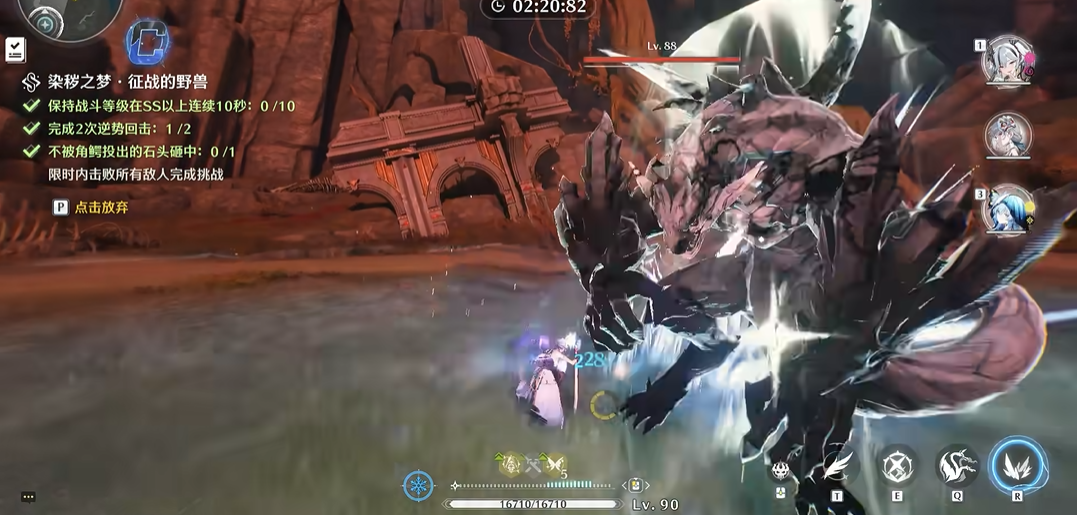This screenshot has width=1077, height=515.
Task: Select the small item between the arrows
Action: click(x=634, y=485)
